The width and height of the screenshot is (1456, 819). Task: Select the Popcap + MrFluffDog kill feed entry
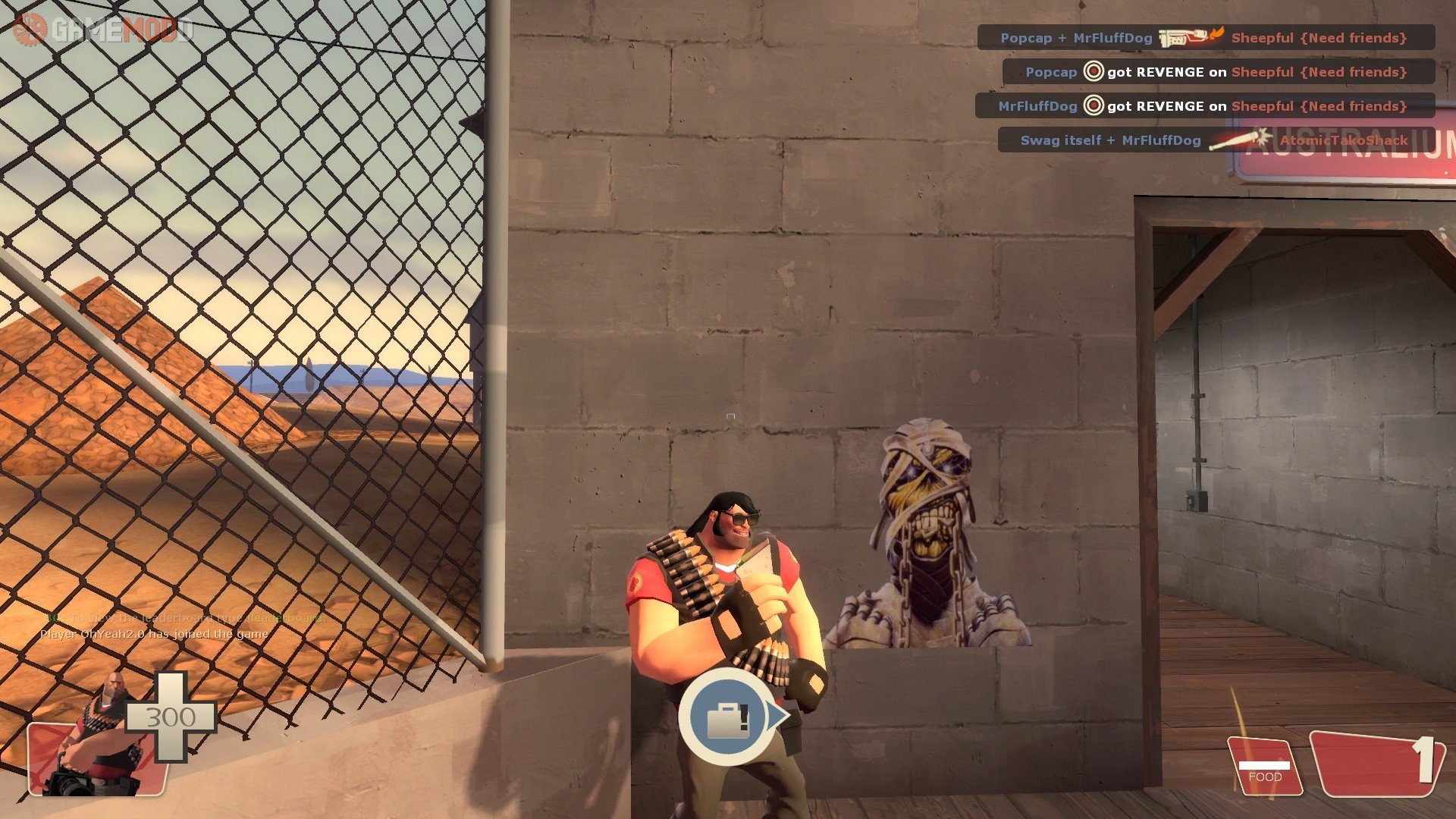click(x=1205, y=38)
